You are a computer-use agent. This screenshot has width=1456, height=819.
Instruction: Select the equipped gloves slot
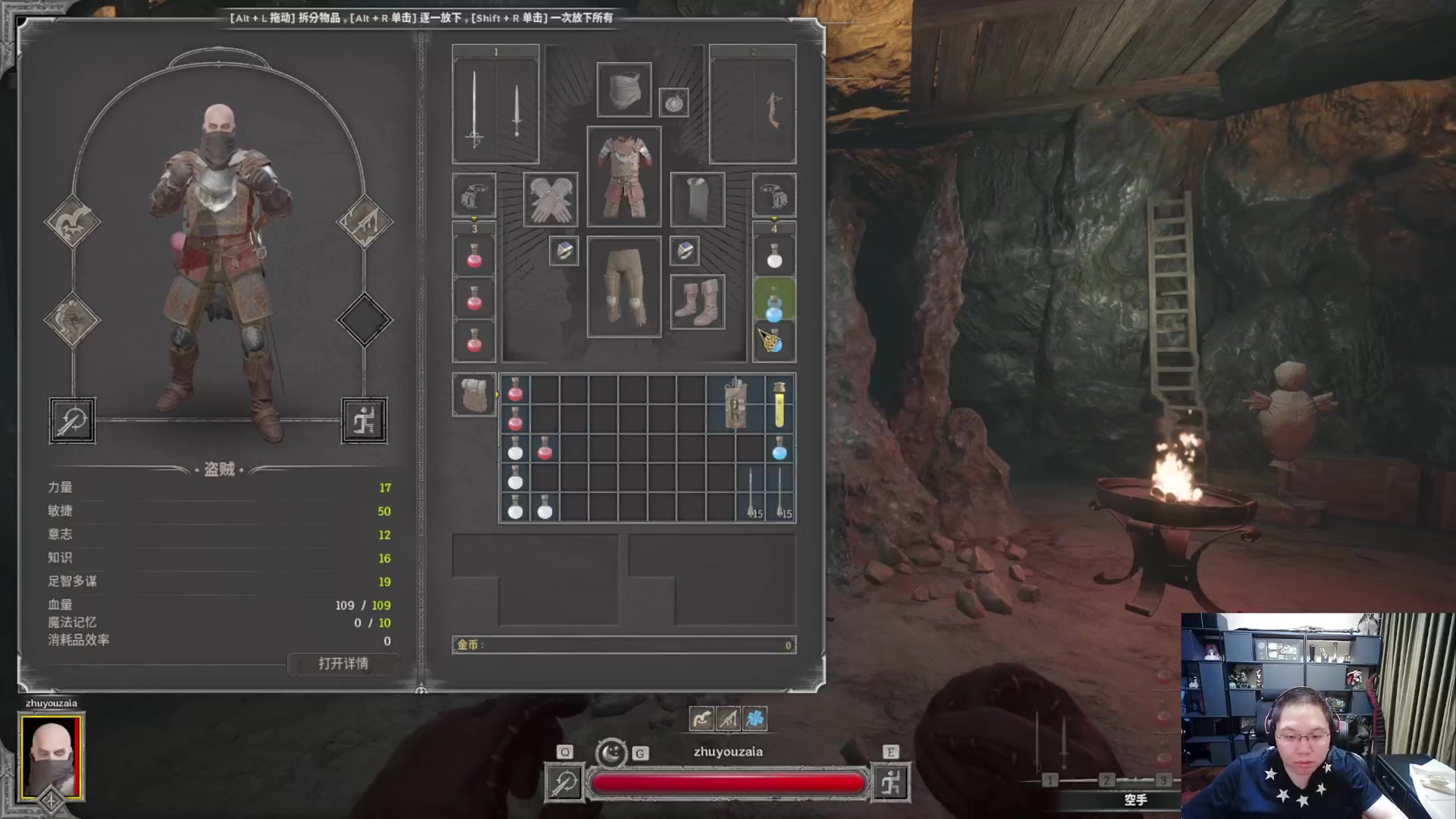(550, 199)
